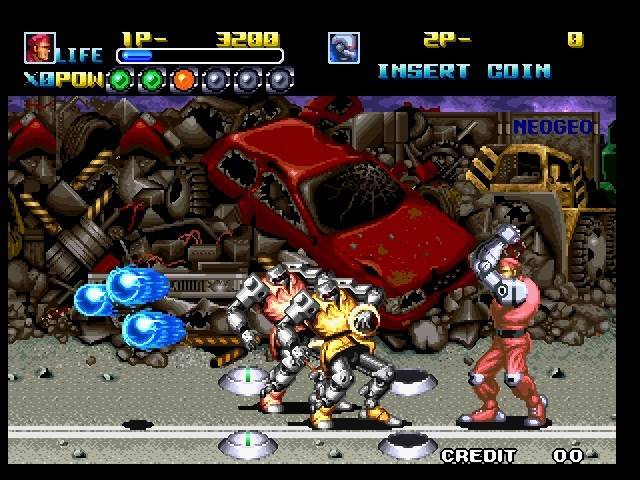Activate the orange POW orb
The width and height of the screenshot is (640, 480).
[184, 78]
